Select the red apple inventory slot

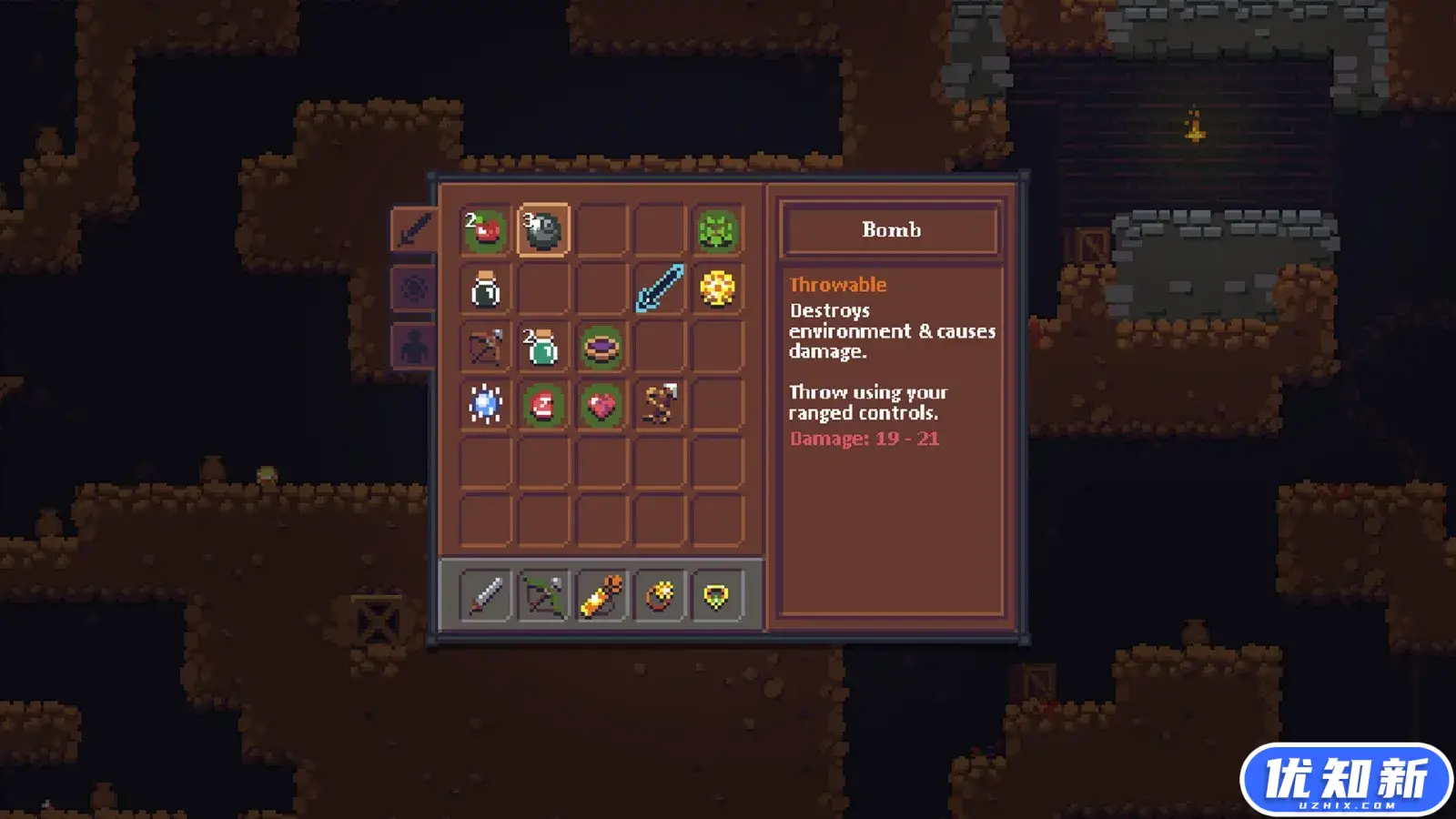[485, 230]
